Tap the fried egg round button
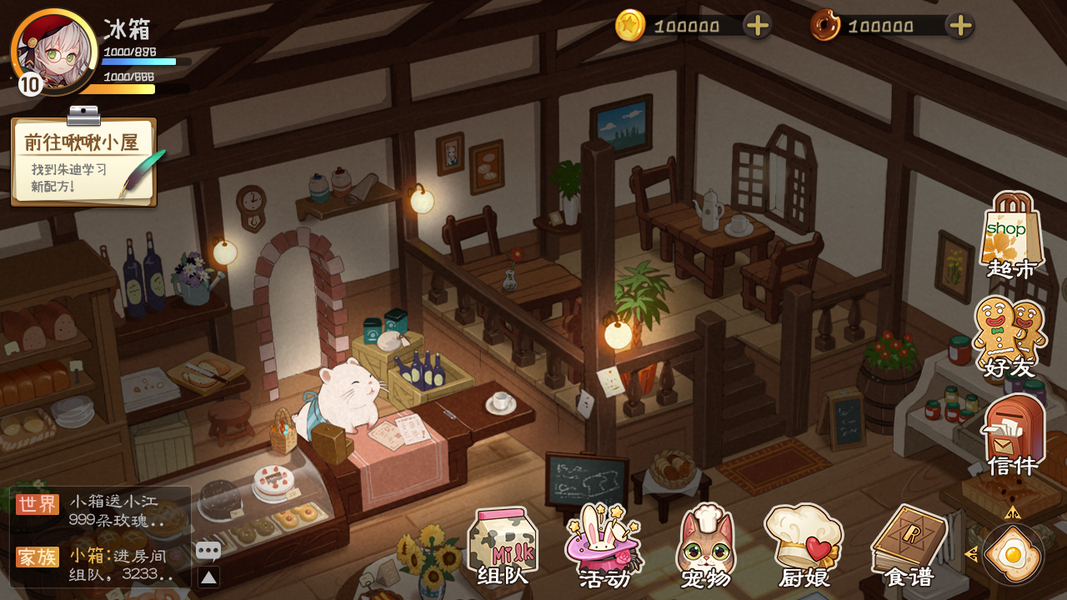Image resolution: width=1067 pixels, height=600 pixels. tap(1012, 553)
